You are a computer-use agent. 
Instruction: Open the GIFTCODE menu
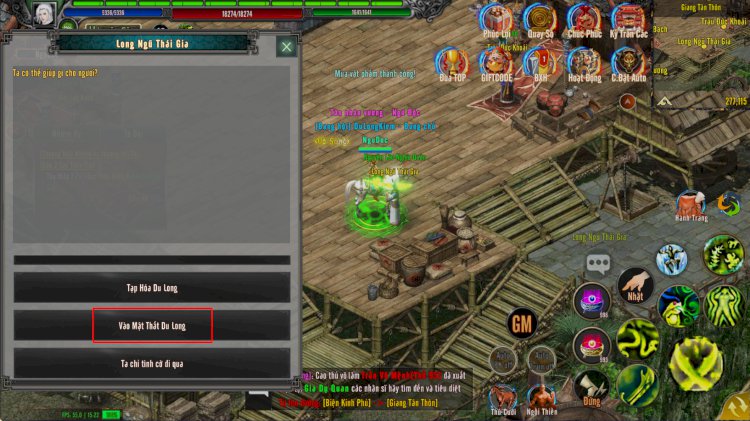[x=497, y=64]
